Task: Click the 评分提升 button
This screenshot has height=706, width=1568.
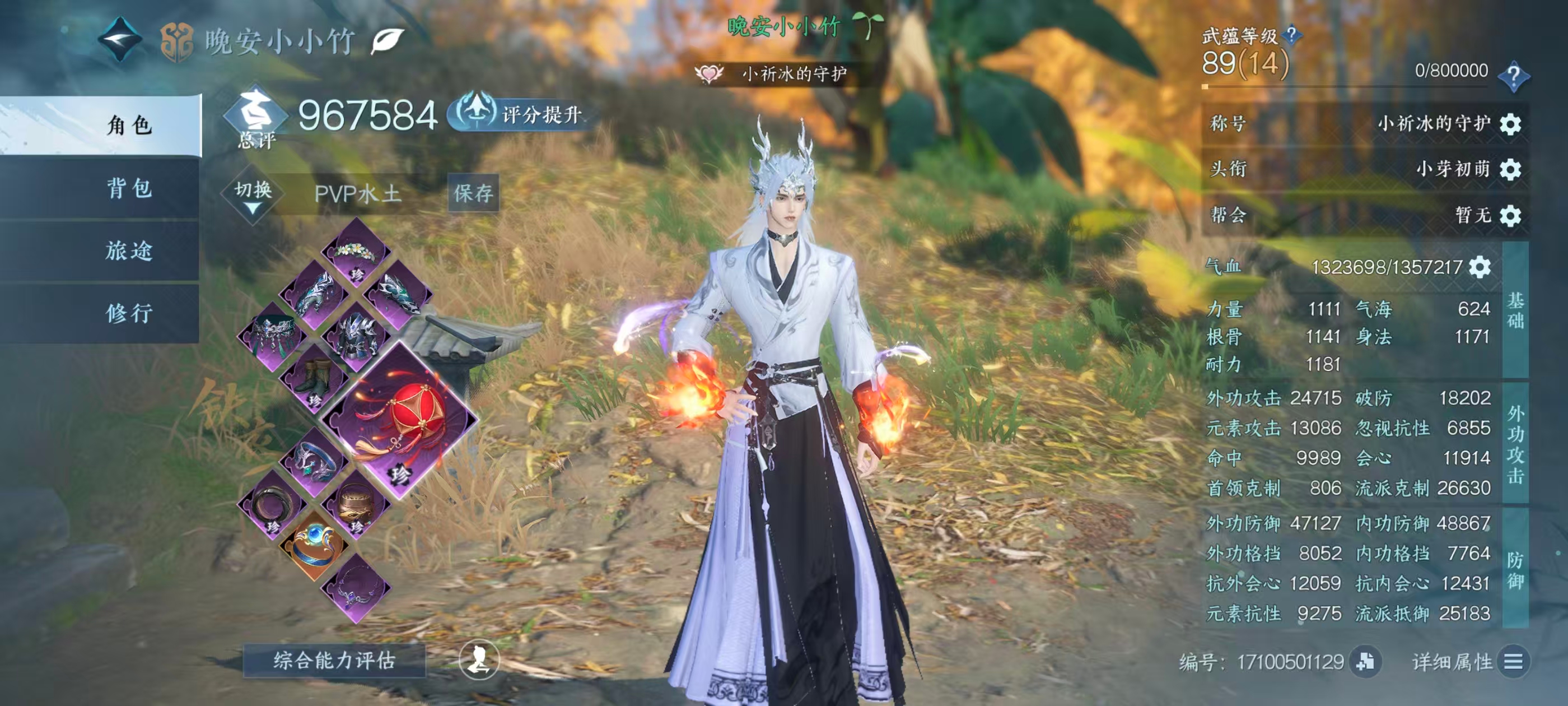Action: pyautogui.click(x=517, y=114)
